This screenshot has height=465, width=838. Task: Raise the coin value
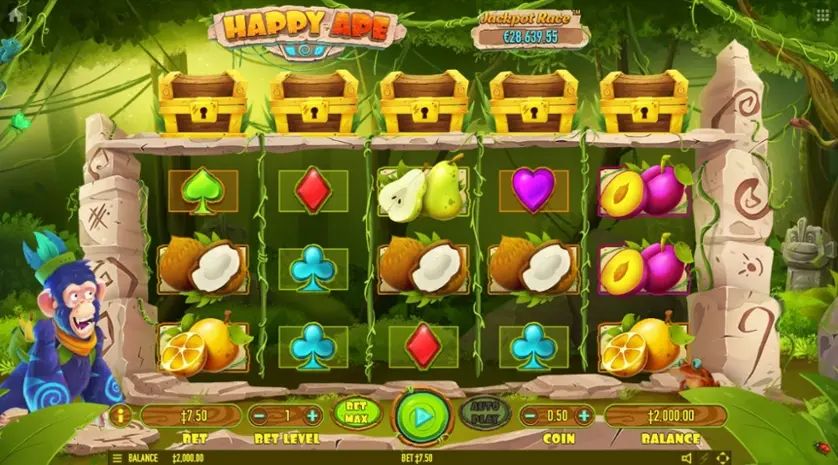[583, 416]
